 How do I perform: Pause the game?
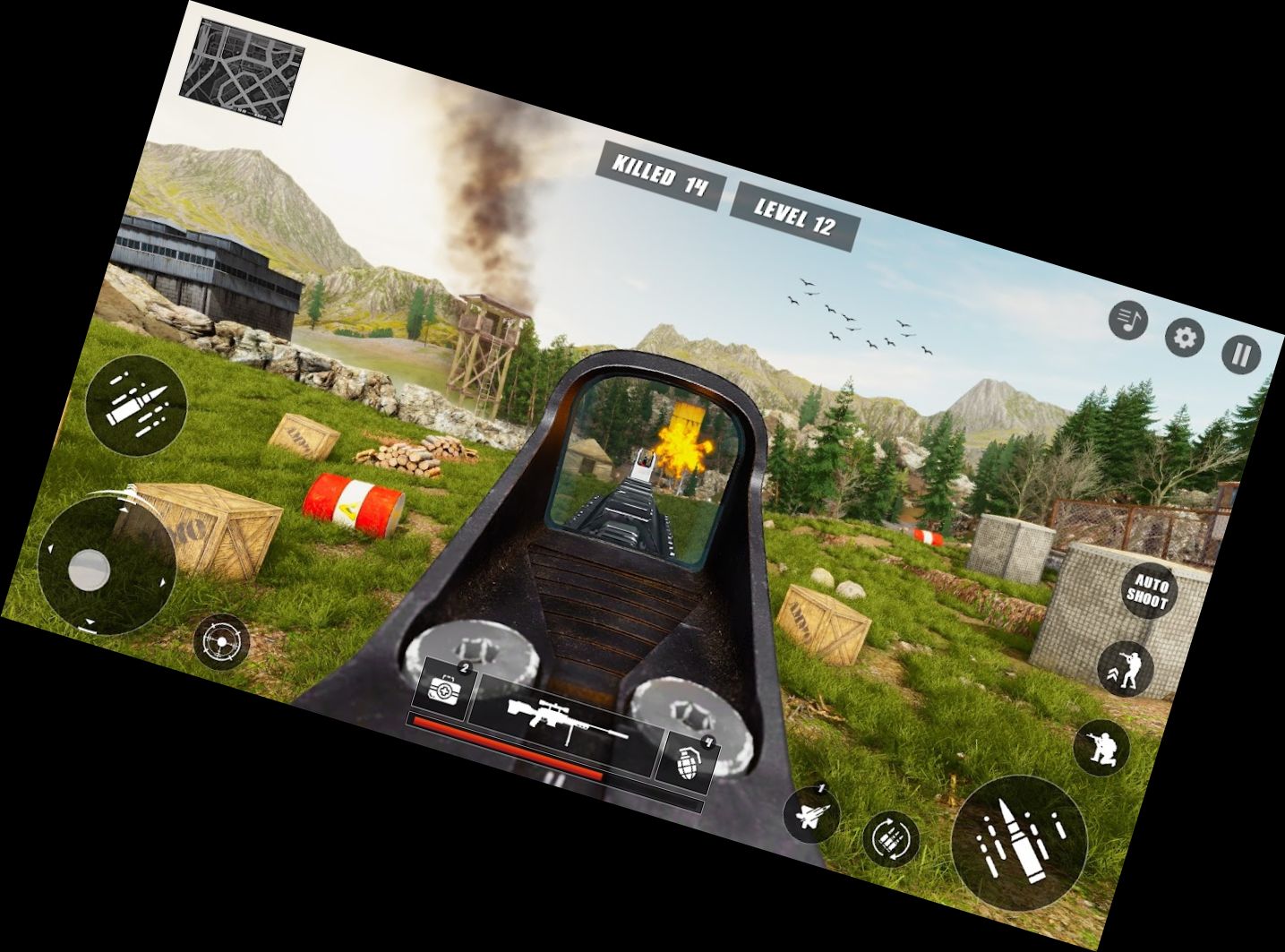[x=1240, y=356]
